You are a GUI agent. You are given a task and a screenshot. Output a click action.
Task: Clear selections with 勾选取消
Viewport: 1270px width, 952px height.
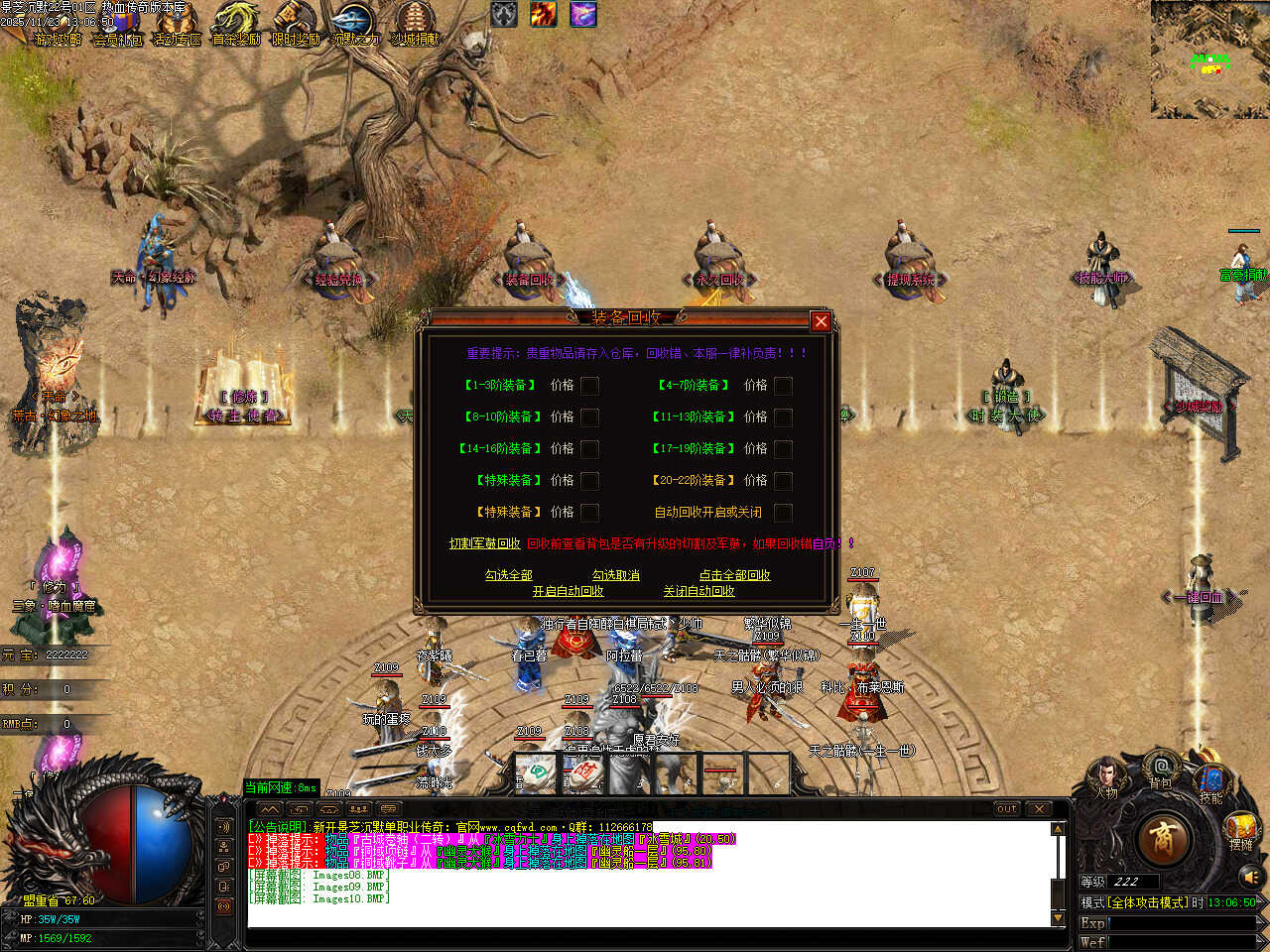pos(615,575)
